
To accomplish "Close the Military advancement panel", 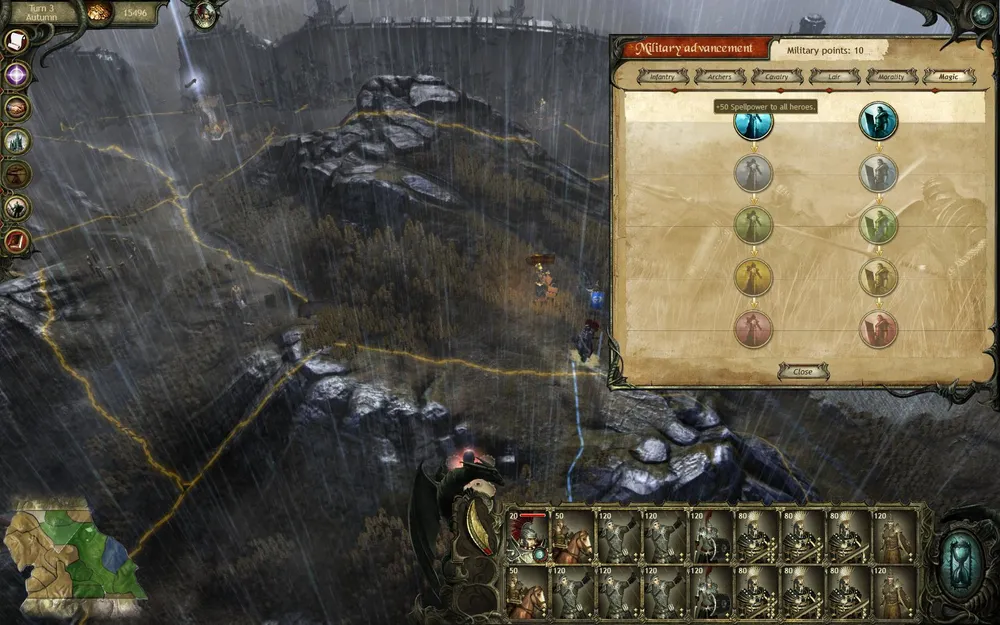I will tap(803, 371).
